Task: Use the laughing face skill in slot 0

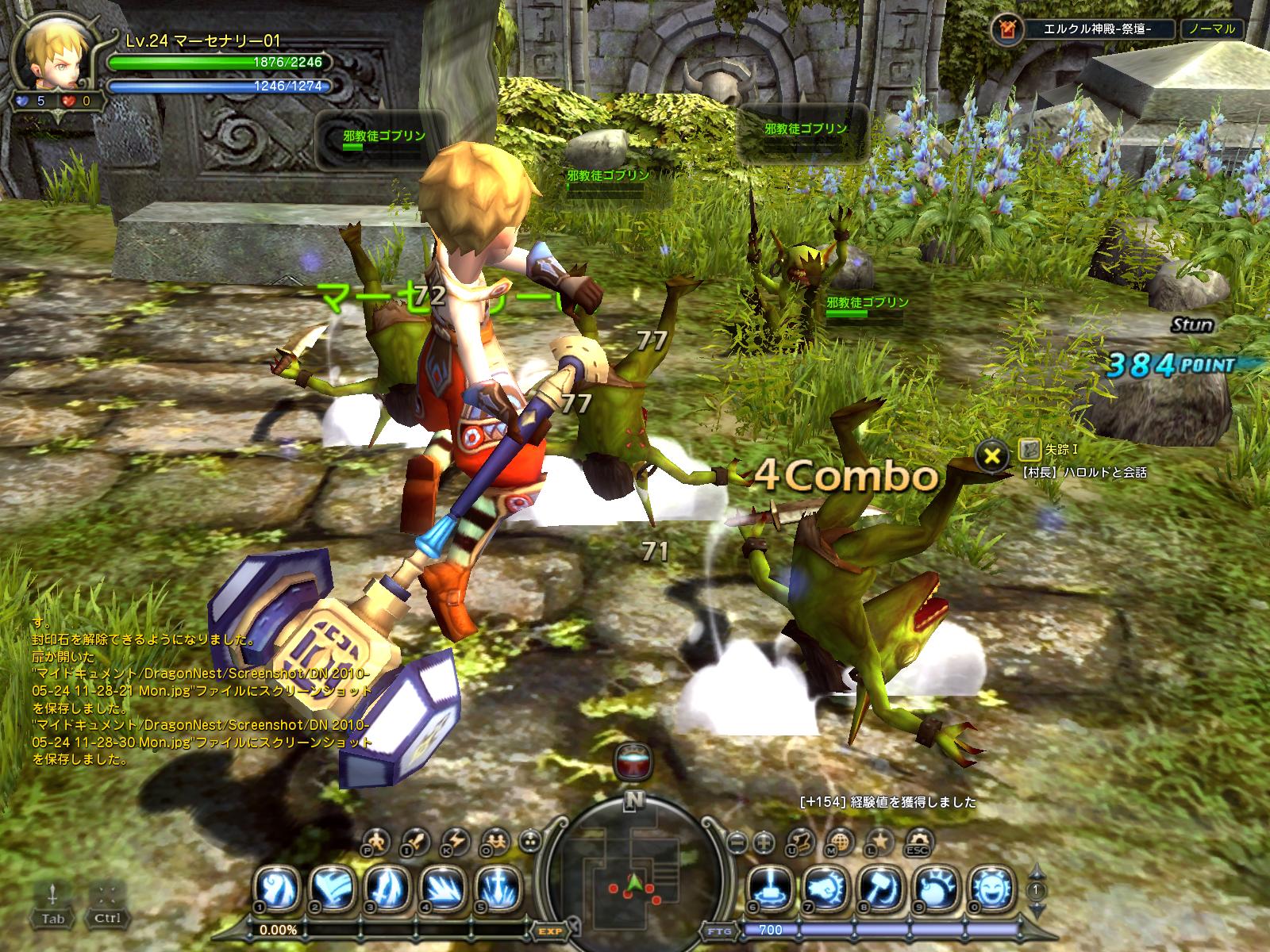Action: [x=992, y=885]
